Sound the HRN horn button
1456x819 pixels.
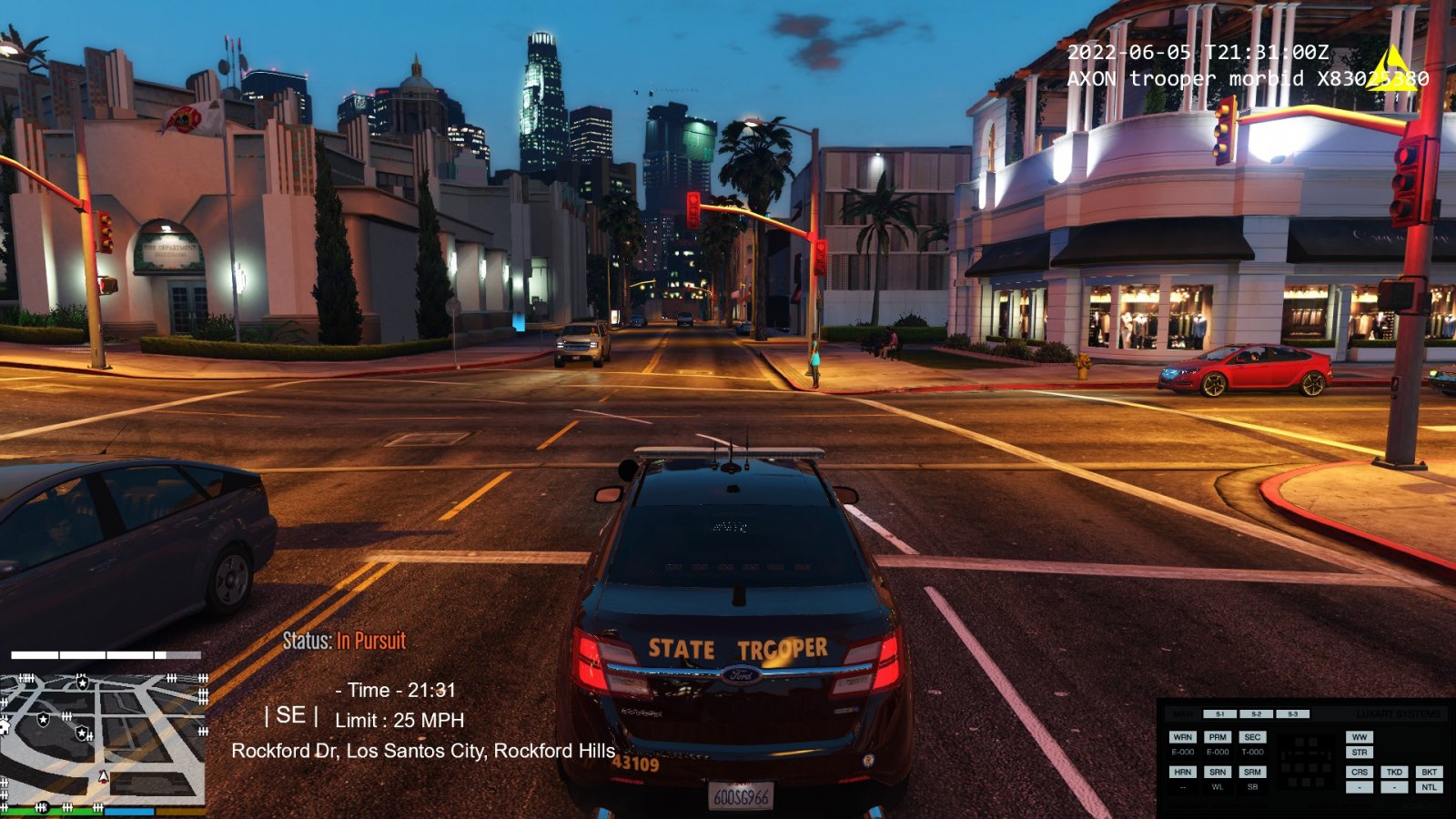coord(1182,772)
